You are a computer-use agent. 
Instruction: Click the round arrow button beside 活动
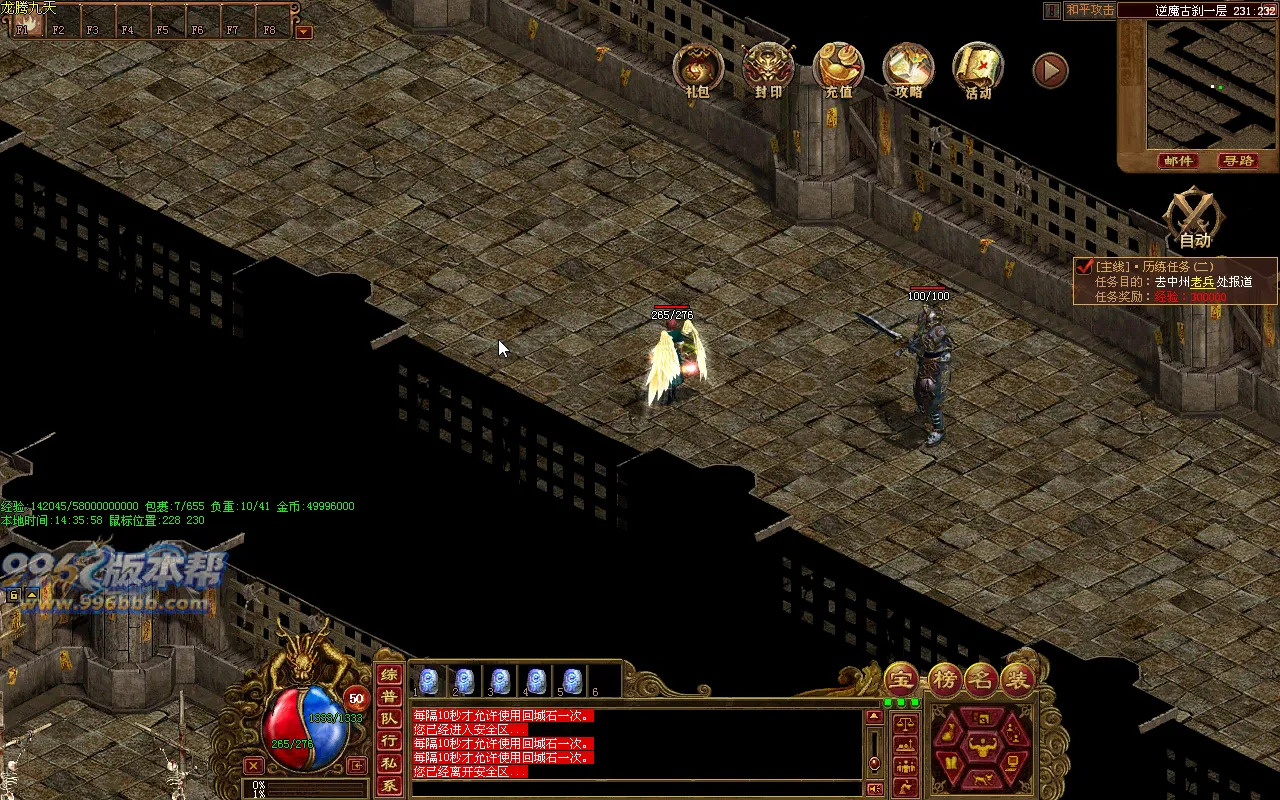coord(1050,70)
